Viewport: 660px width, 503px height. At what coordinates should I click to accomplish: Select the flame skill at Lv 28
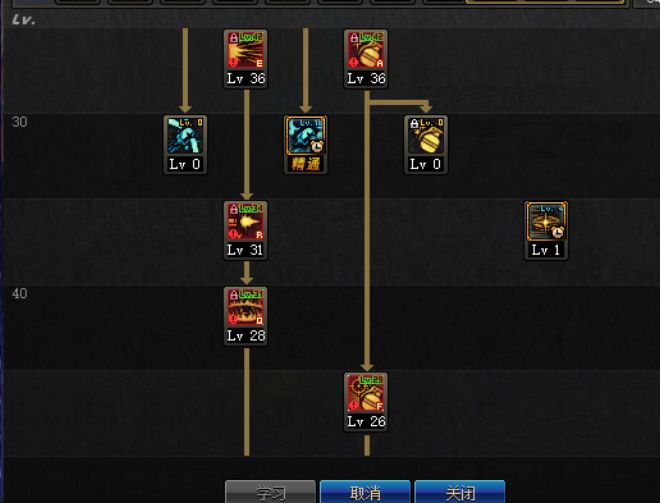tap(246, 308)
